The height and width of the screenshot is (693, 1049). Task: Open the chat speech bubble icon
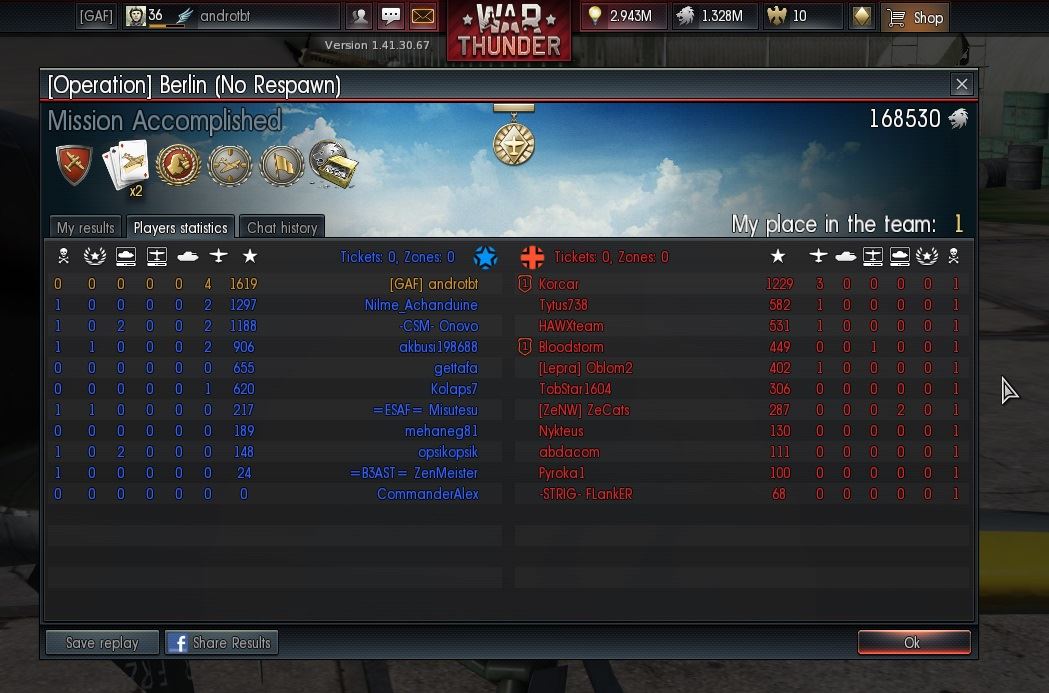(x=391, y=17)
